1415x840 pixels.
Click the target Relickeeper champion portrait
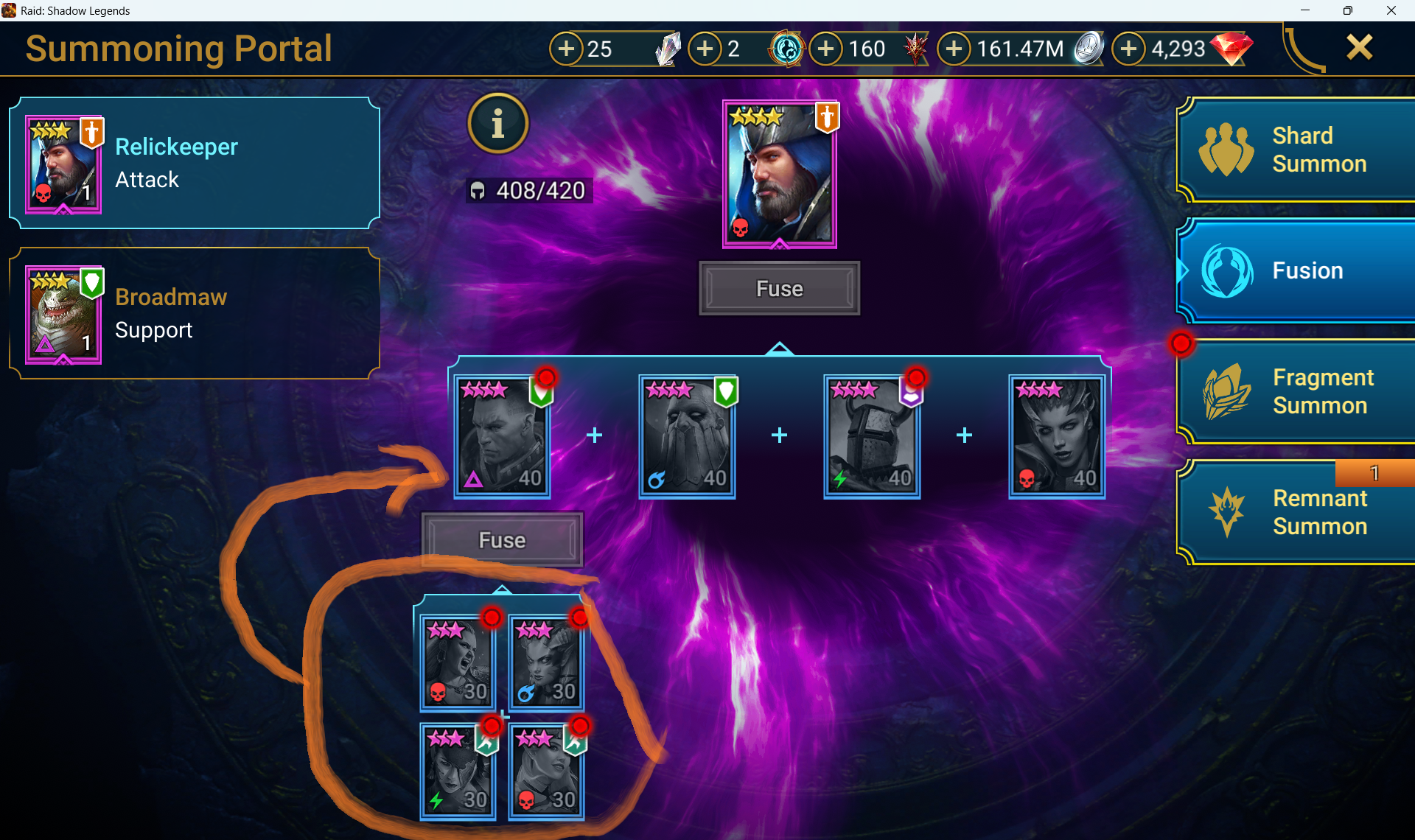click(780, 175)
